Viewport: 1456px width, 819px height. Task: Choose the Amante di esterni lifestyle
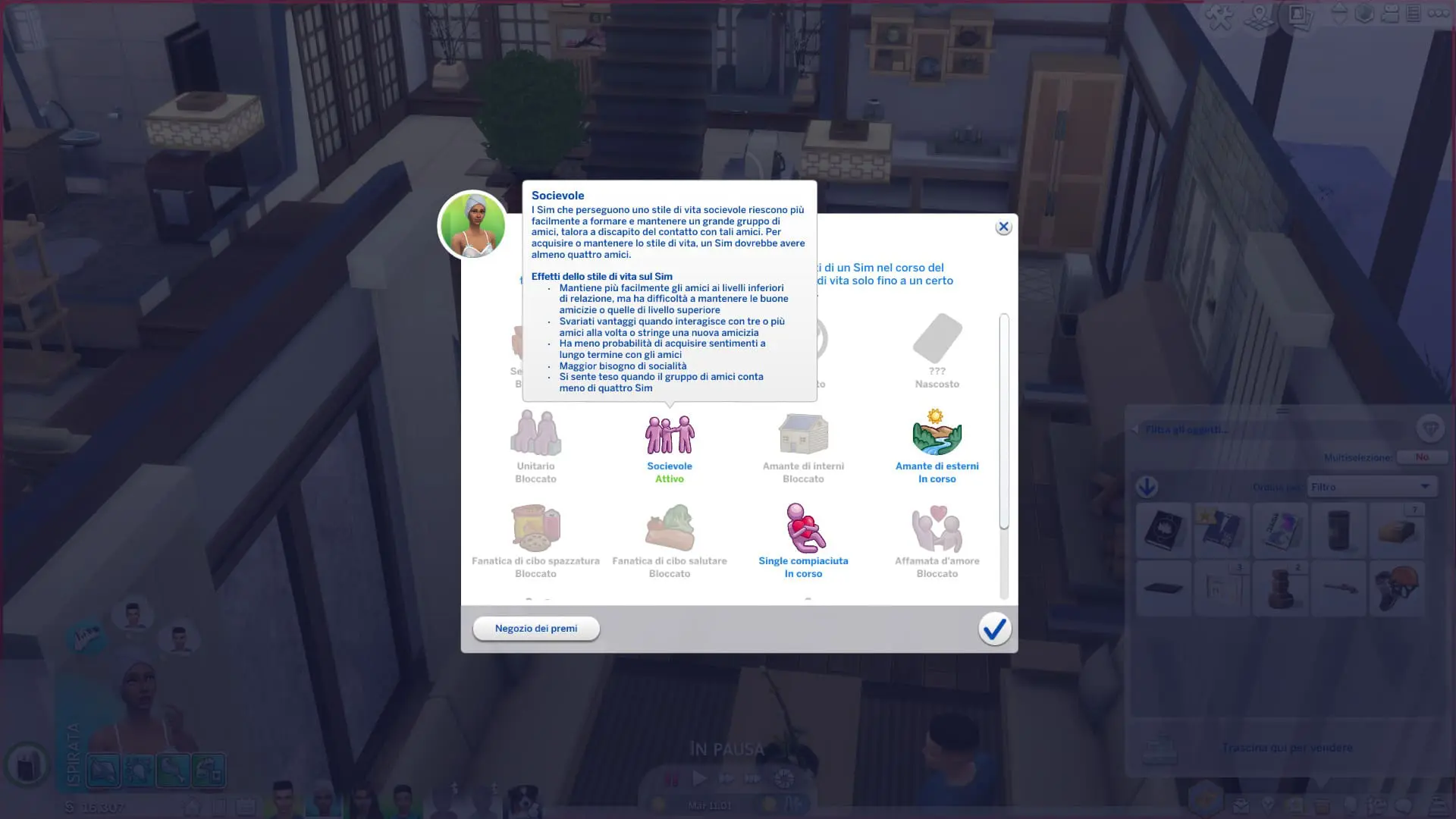[937, 434]
